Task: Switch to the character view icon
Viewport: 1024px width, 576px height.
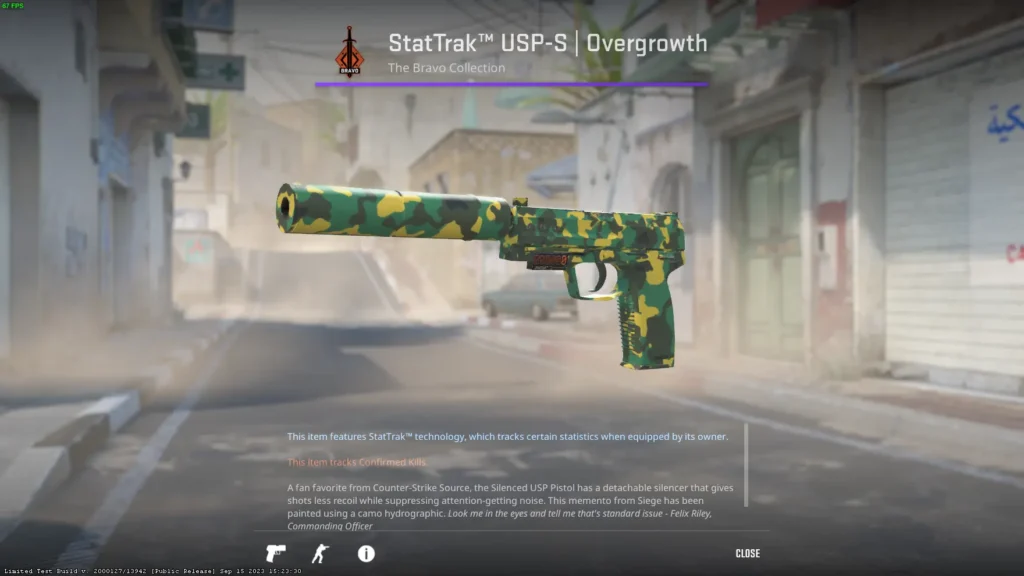Action: [320, 553]
